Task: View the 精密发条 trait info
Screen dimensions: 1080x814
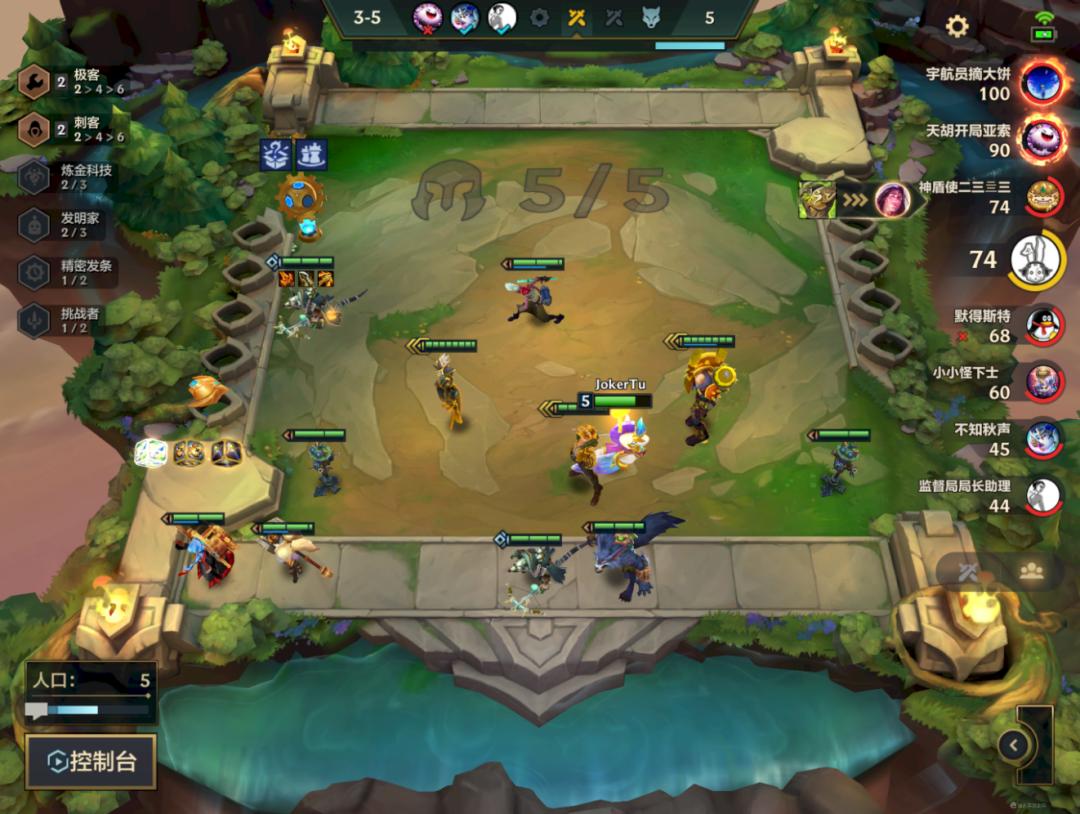Action: tap(70, 272)
